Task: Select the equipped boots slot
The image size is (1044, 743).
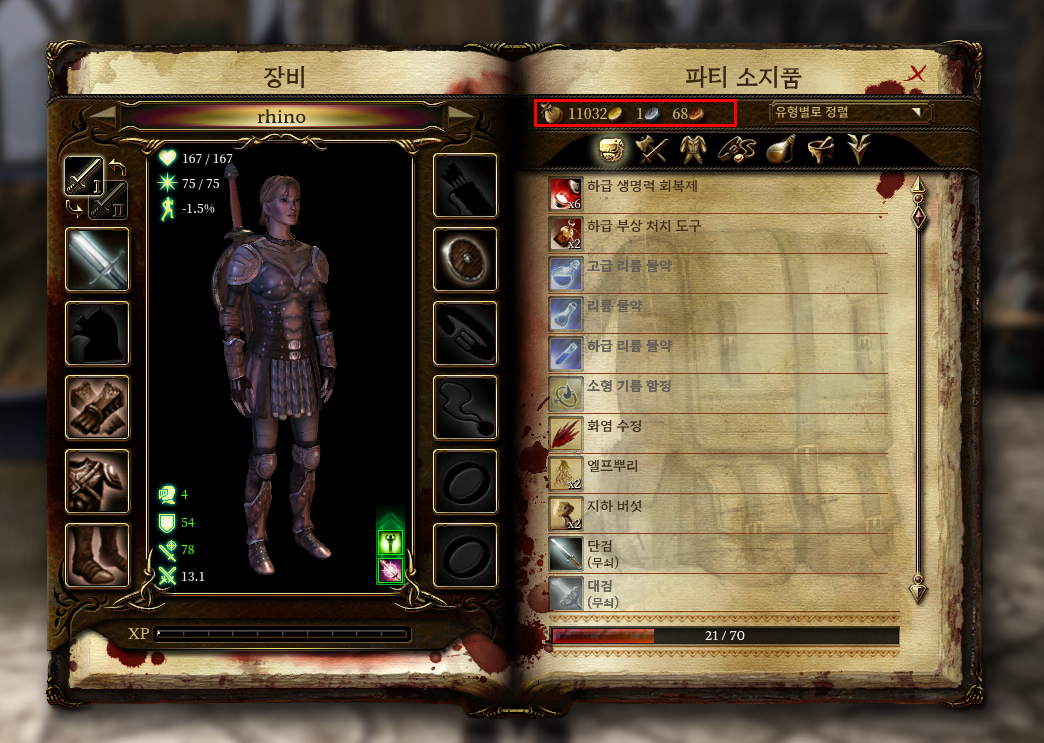Action: point(97,555)
